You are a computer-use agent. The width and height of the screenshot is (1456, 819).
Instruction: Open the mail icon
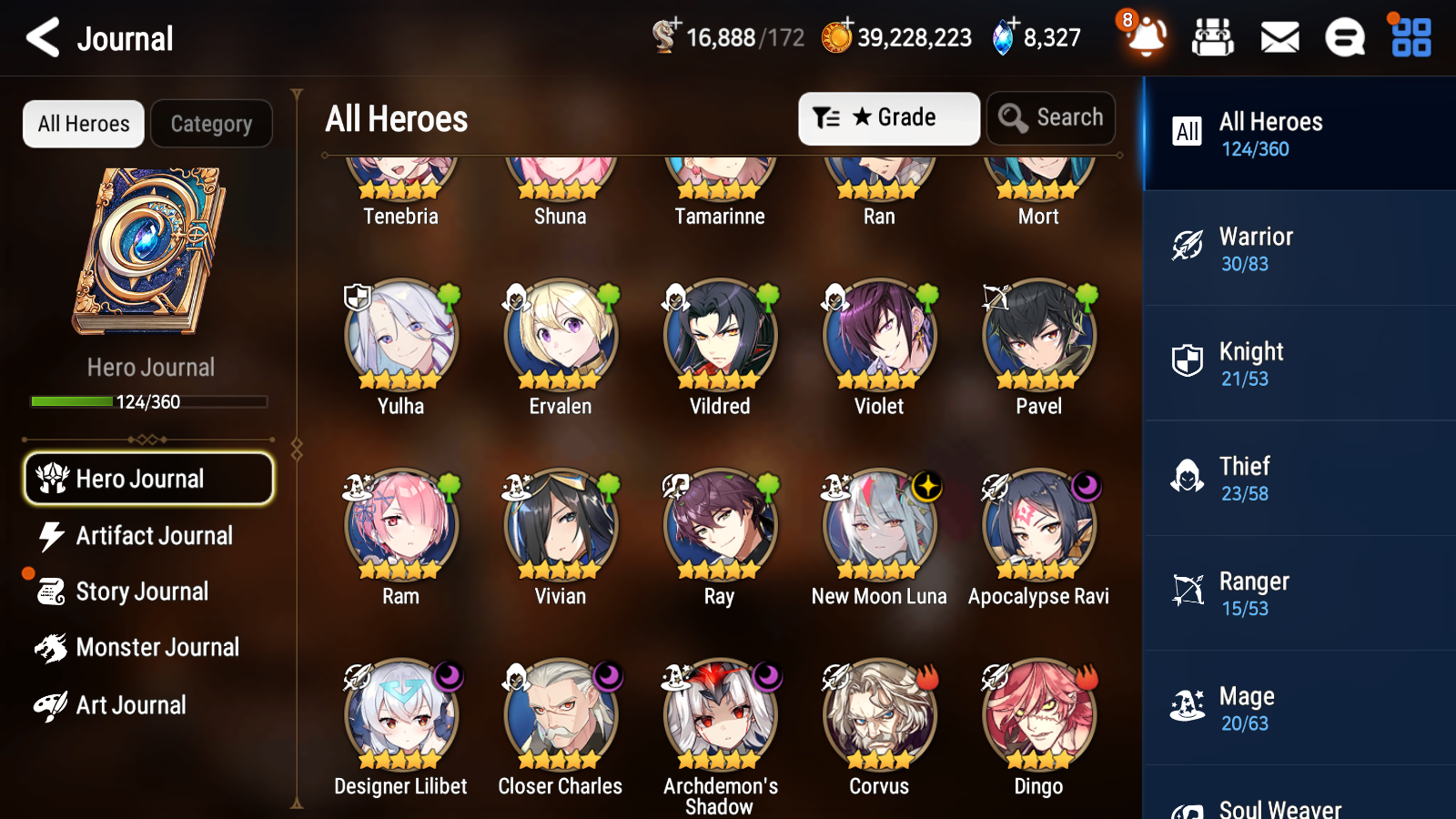point(1279,38)
